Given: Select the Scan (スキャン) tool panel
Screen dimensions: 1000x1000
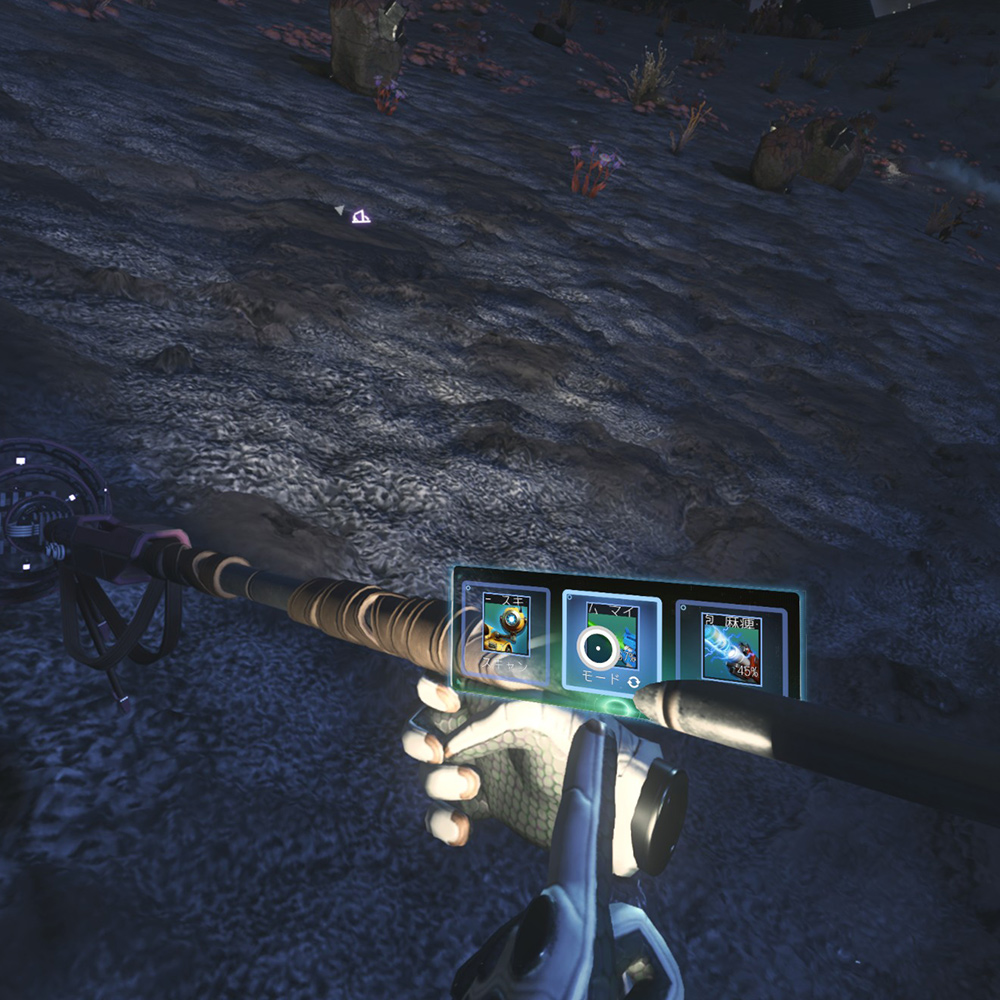Looking at the screenshot, I should coord(506,634).
